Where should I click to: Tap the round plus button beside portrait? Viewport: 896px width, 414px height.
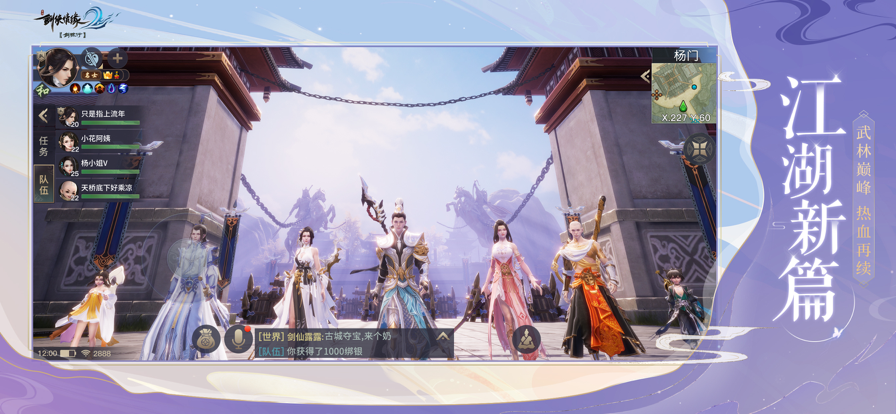pyautogui.click(x=116, y=58)
